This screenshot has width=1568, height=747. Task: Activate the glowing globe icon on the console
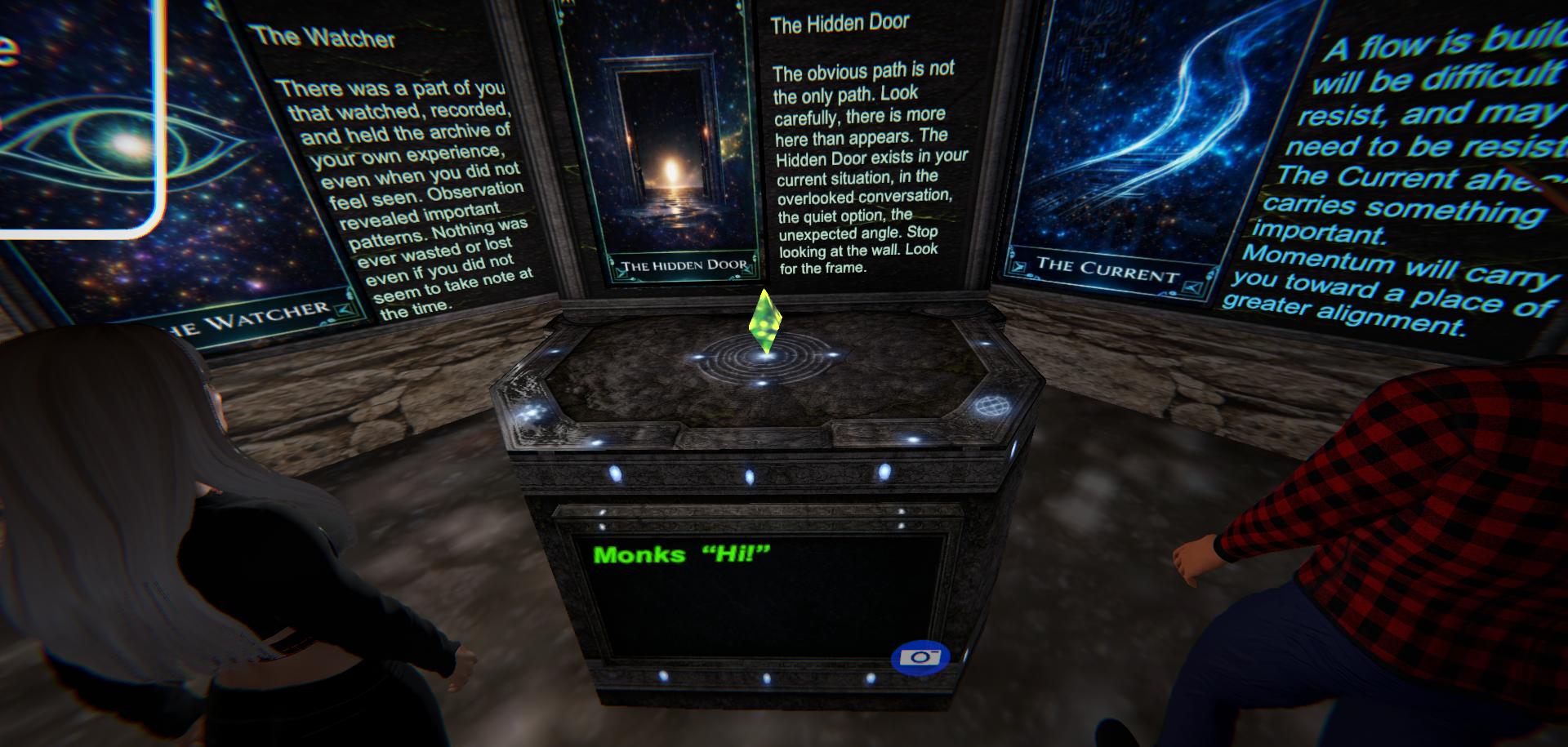tap(988, 406)
